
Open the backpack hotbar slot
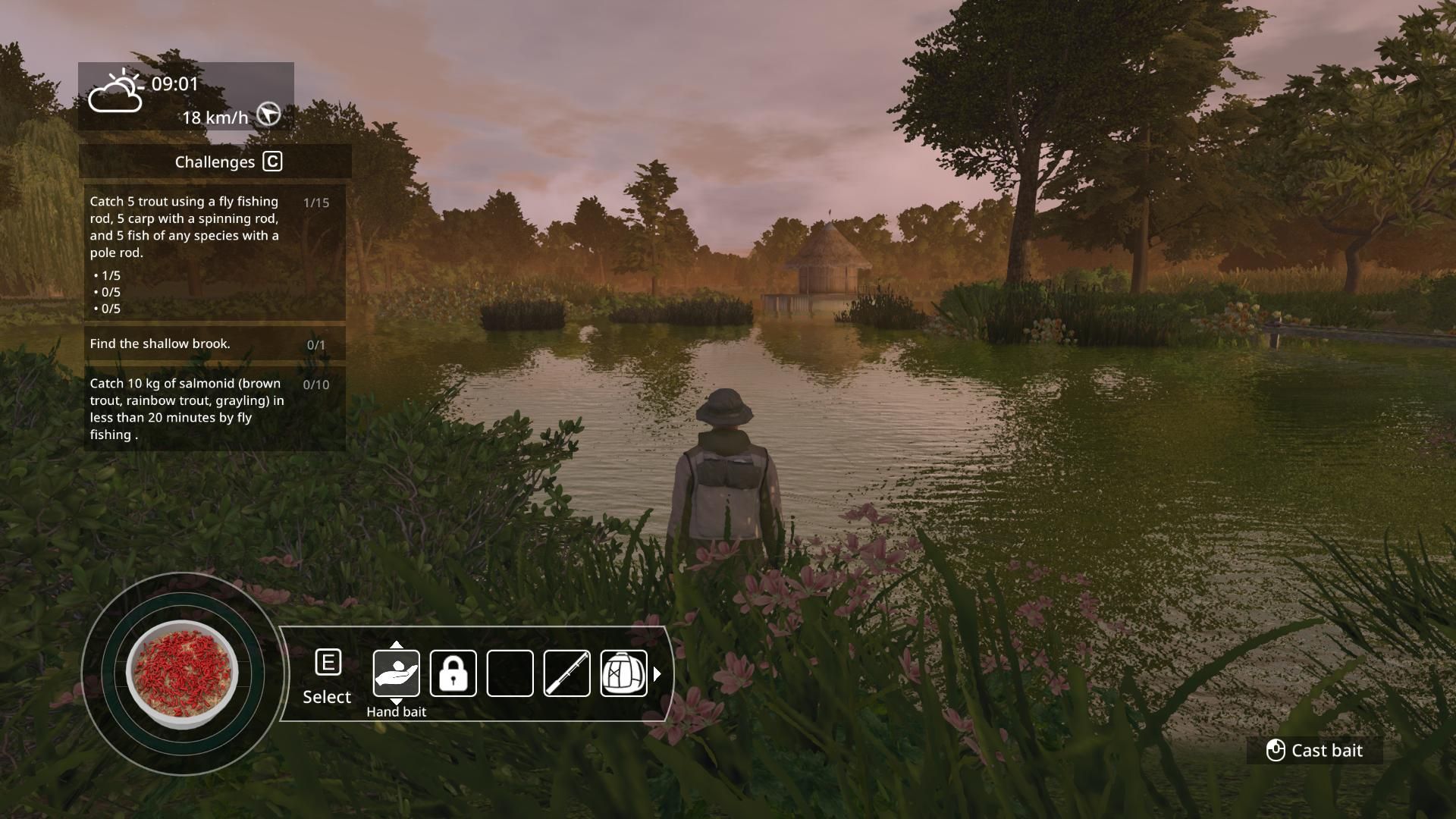click(x=623, y=673)
